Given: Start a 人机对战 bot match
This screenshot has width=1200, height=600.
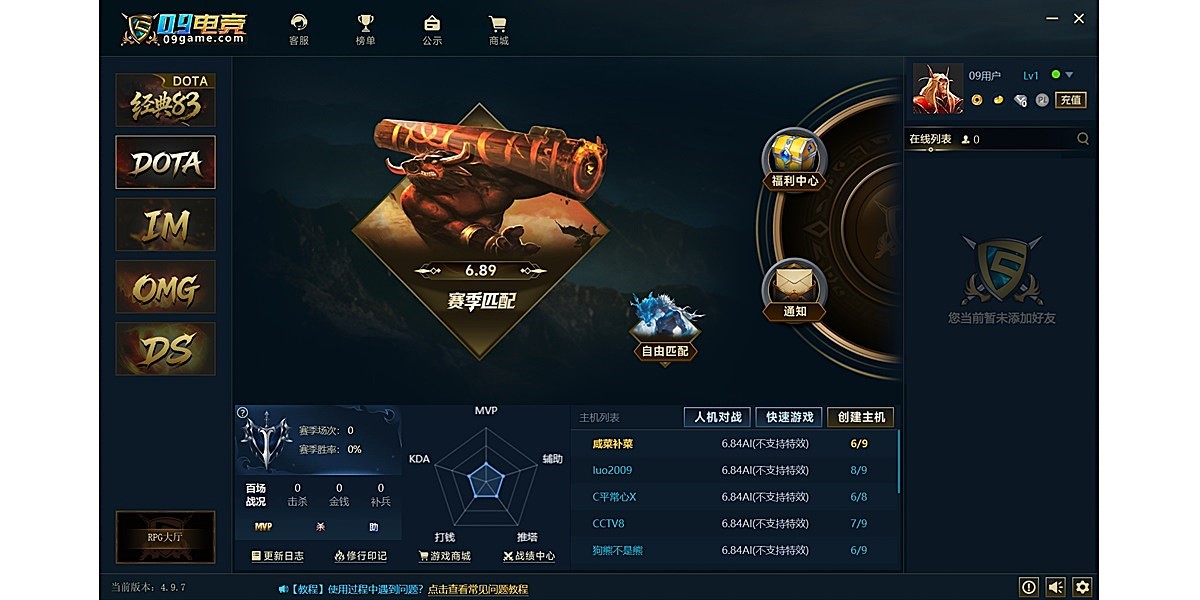Looking at the screenshot, I should (717, 417).
